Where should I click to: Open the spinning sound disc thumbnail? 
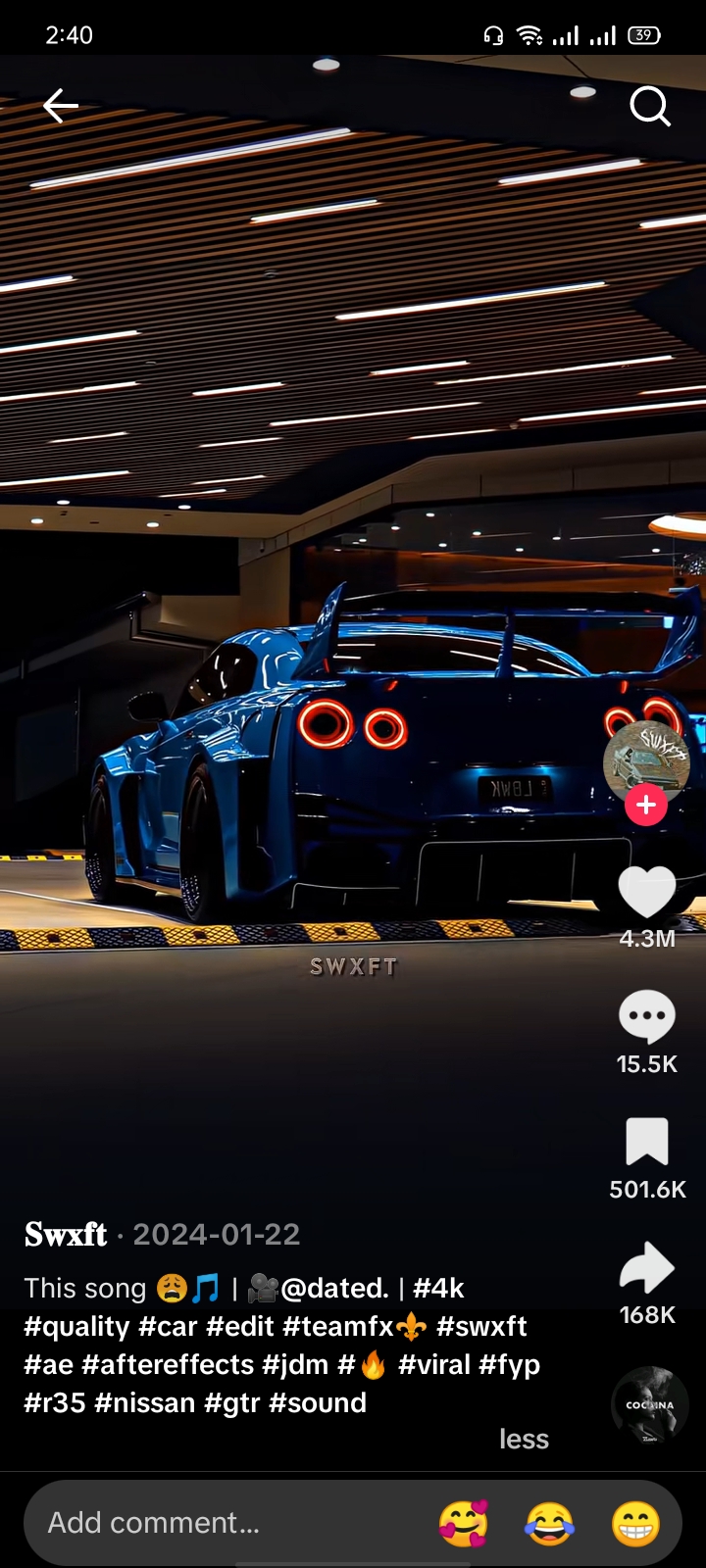647,1403
